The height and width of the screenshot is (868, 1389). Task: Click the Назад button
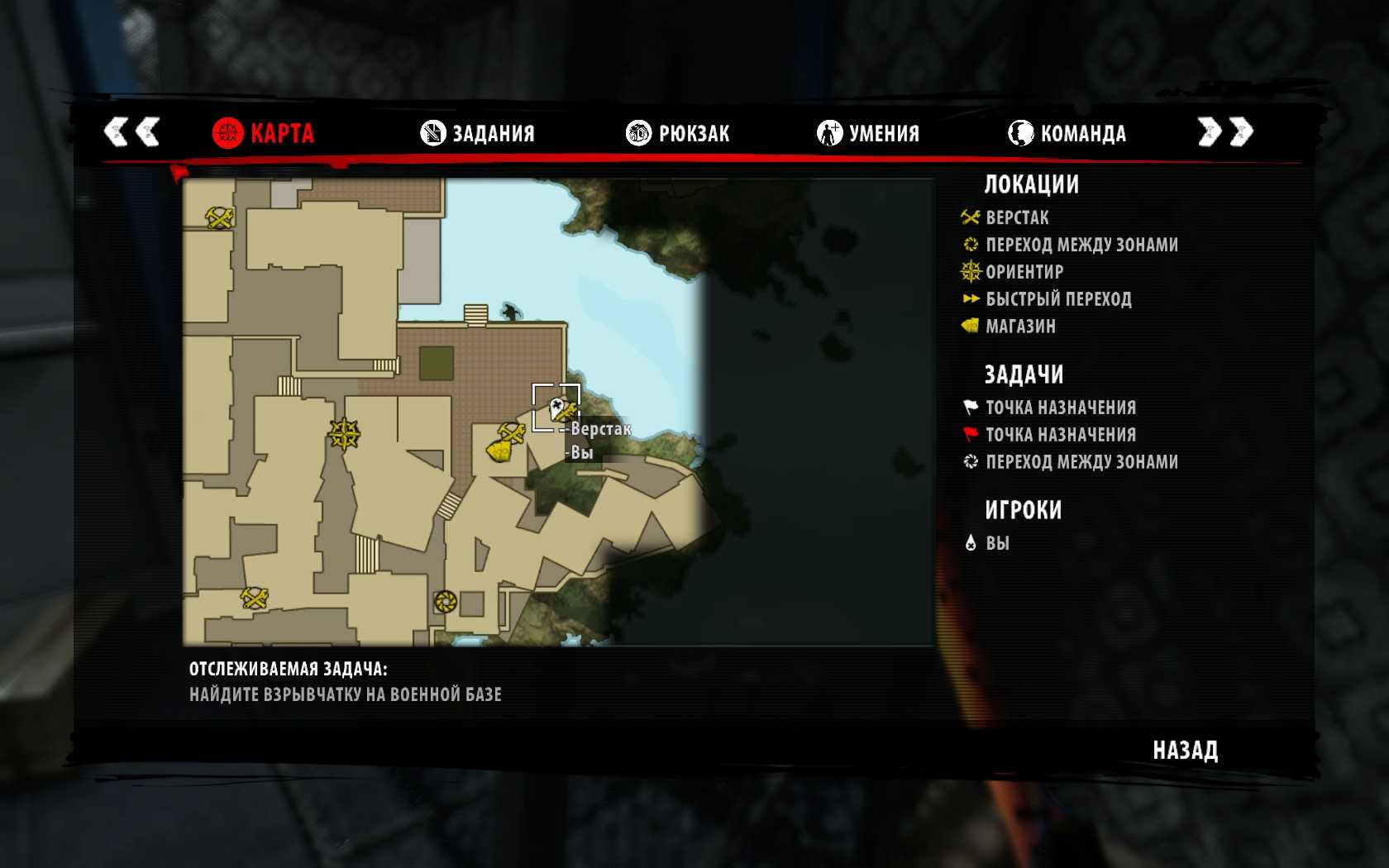pos(1185,751)
